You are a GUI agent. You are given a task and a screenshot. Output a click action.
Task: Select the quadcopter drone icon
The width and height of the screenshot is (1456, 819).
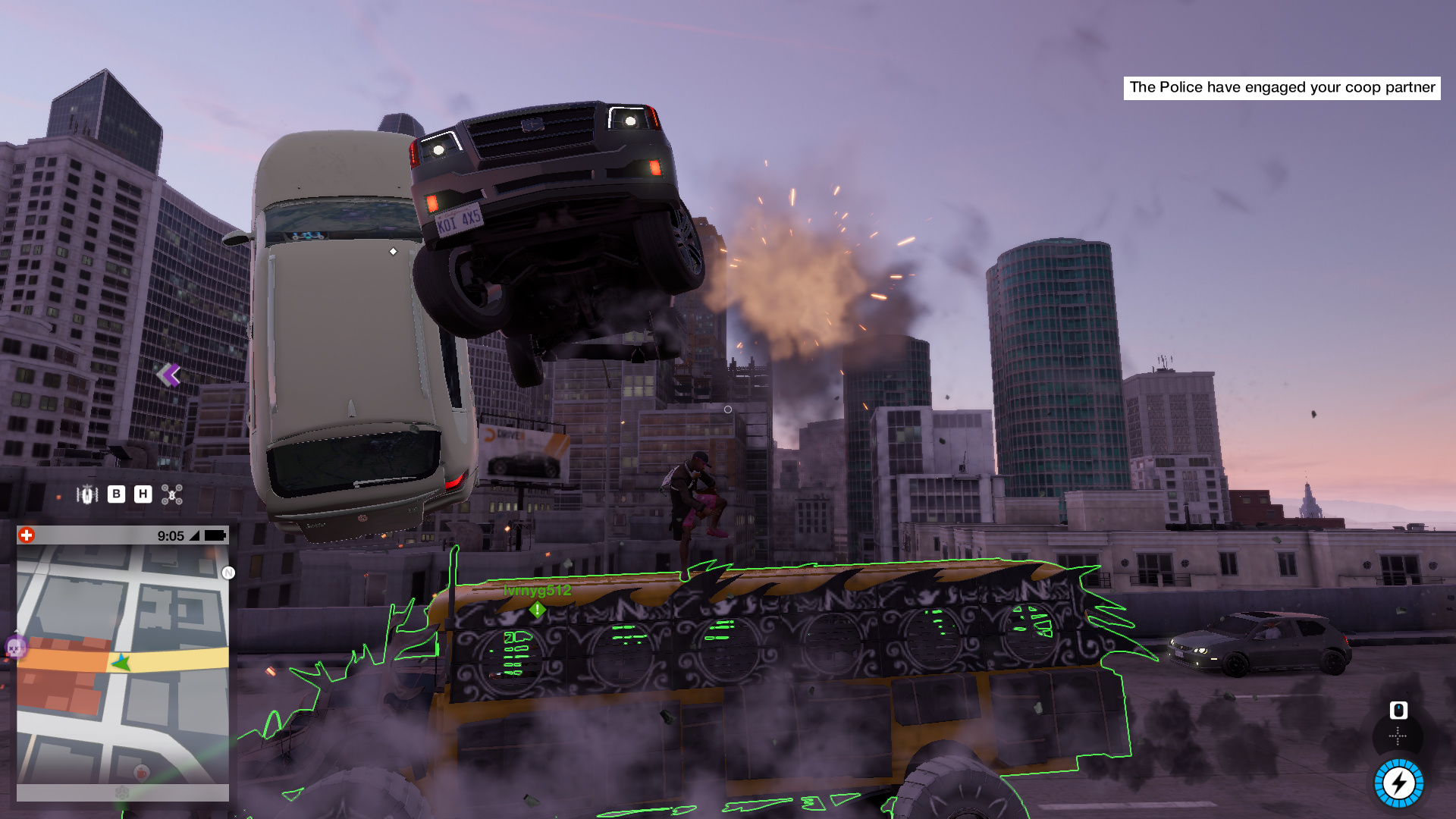[172, 495]
